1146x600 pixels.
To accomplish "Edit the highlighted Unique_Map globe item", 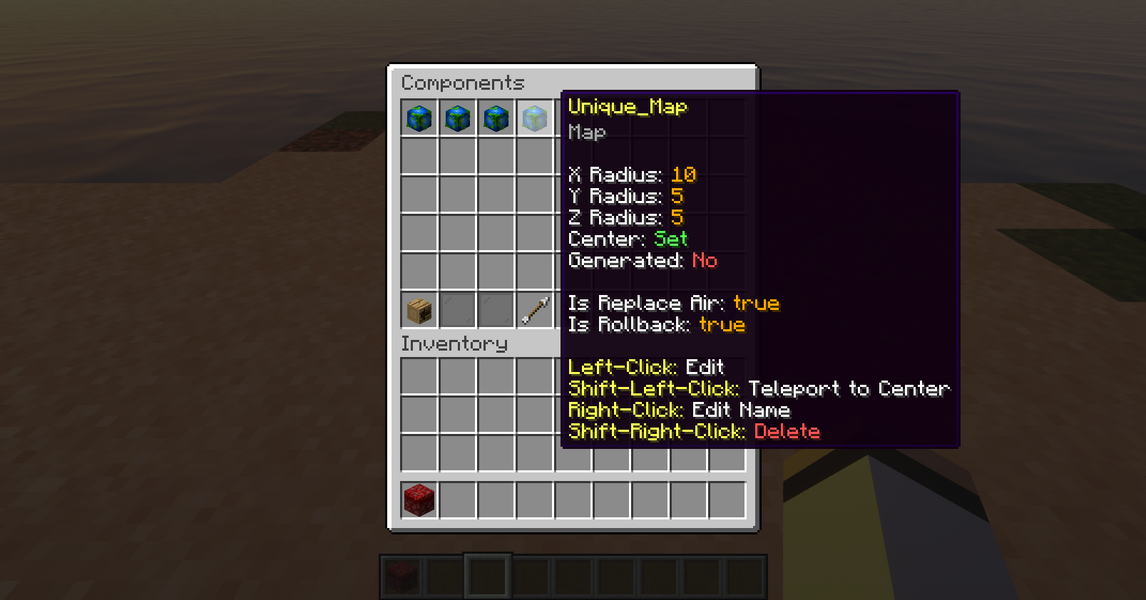I will click(x=535, y=119).
